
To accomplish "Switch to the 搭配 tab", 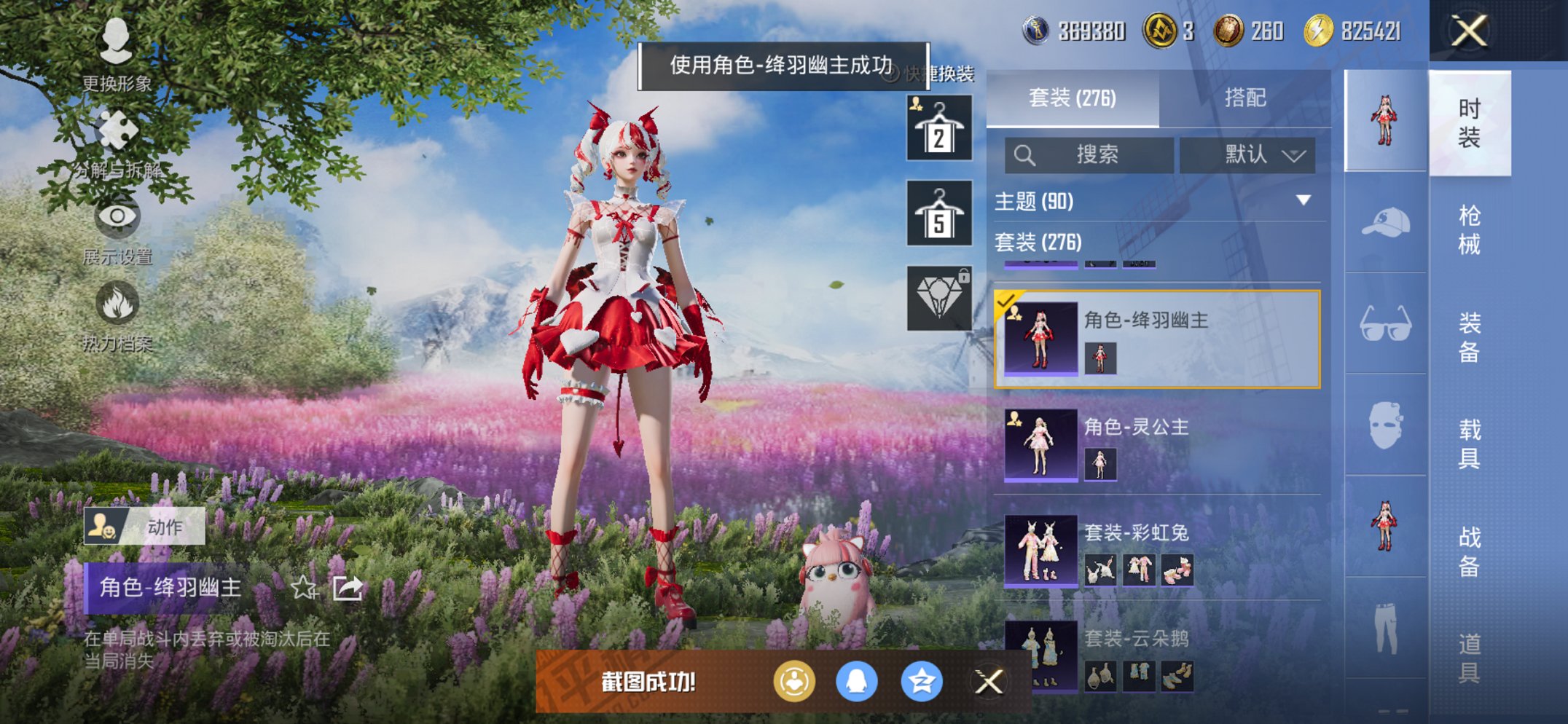I will coord(1246,98).
